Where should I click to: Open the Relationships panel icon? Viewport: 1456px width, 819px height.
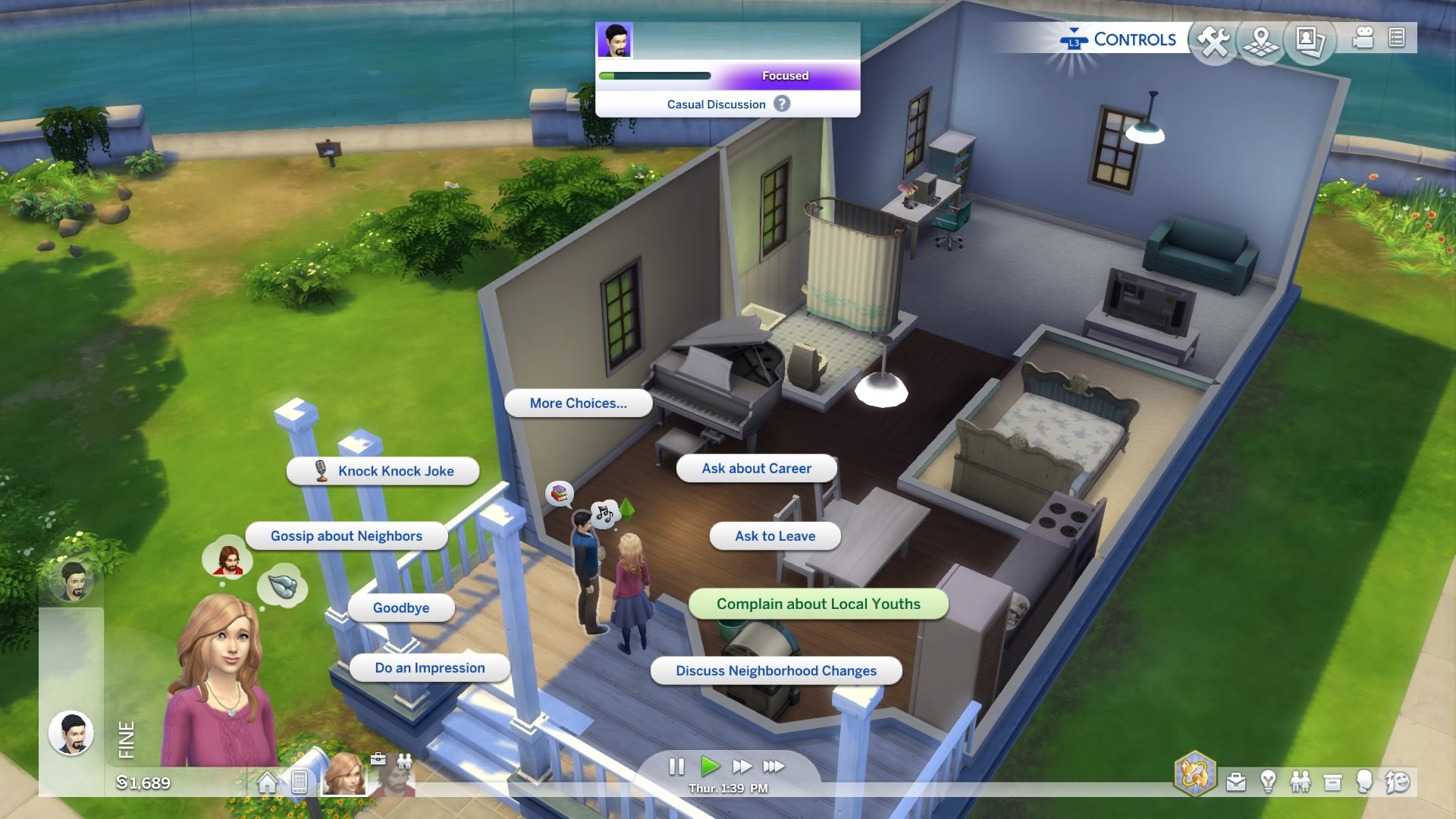click(1301, 782)
